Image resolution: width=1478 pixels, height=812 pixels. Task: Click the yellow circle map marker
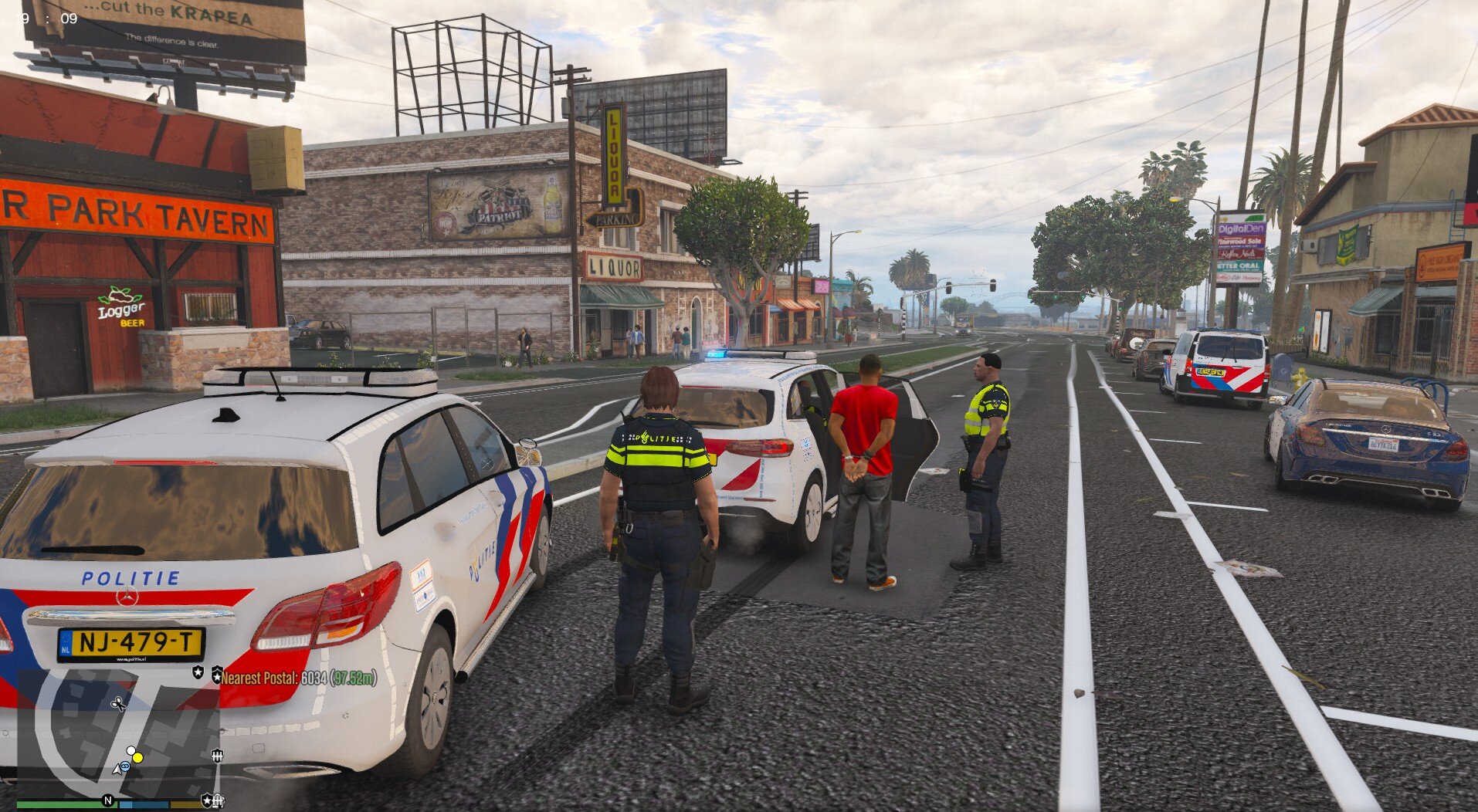tap(137, 757)
